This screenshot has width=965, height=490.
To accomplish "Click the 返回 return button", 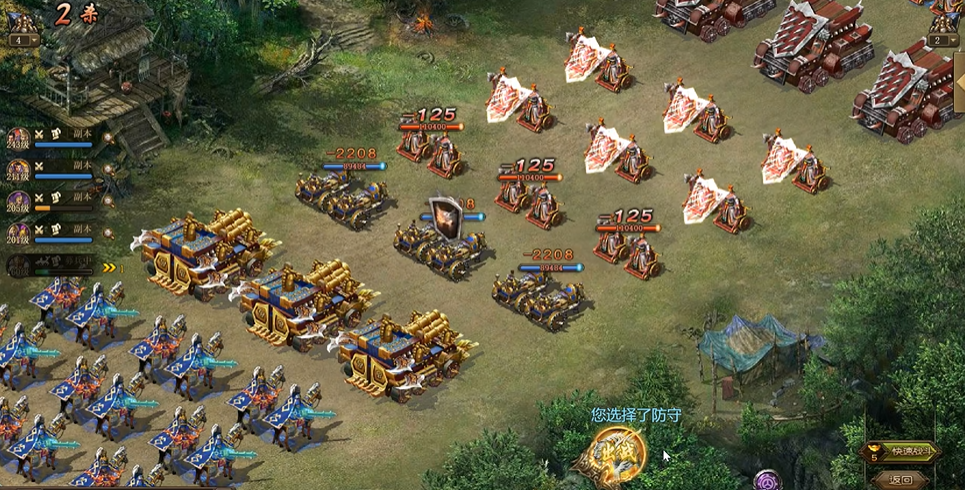I will coord(901,479).
